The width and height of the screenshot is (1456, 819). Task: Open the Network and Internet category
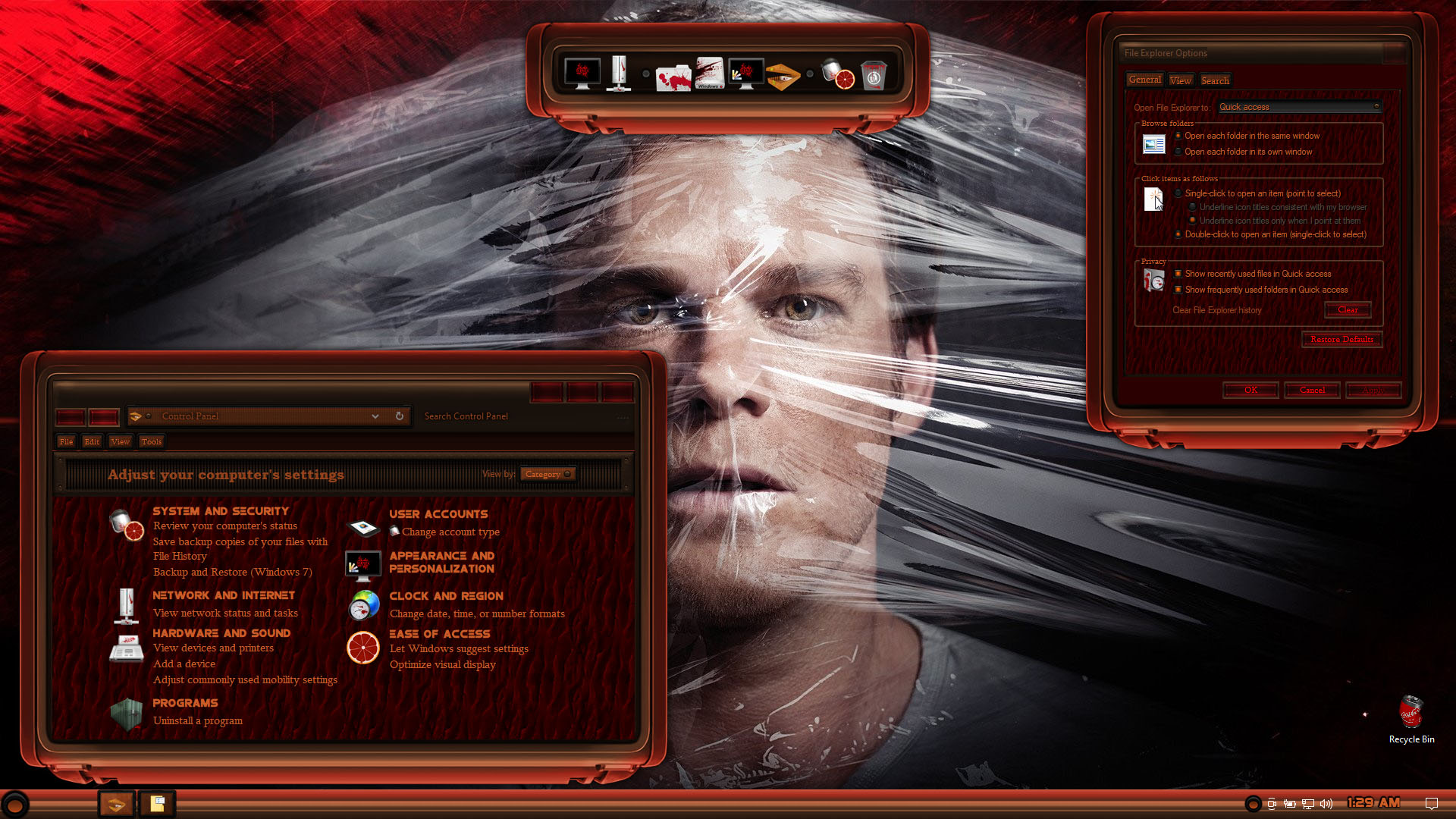[x=223, y=595]
